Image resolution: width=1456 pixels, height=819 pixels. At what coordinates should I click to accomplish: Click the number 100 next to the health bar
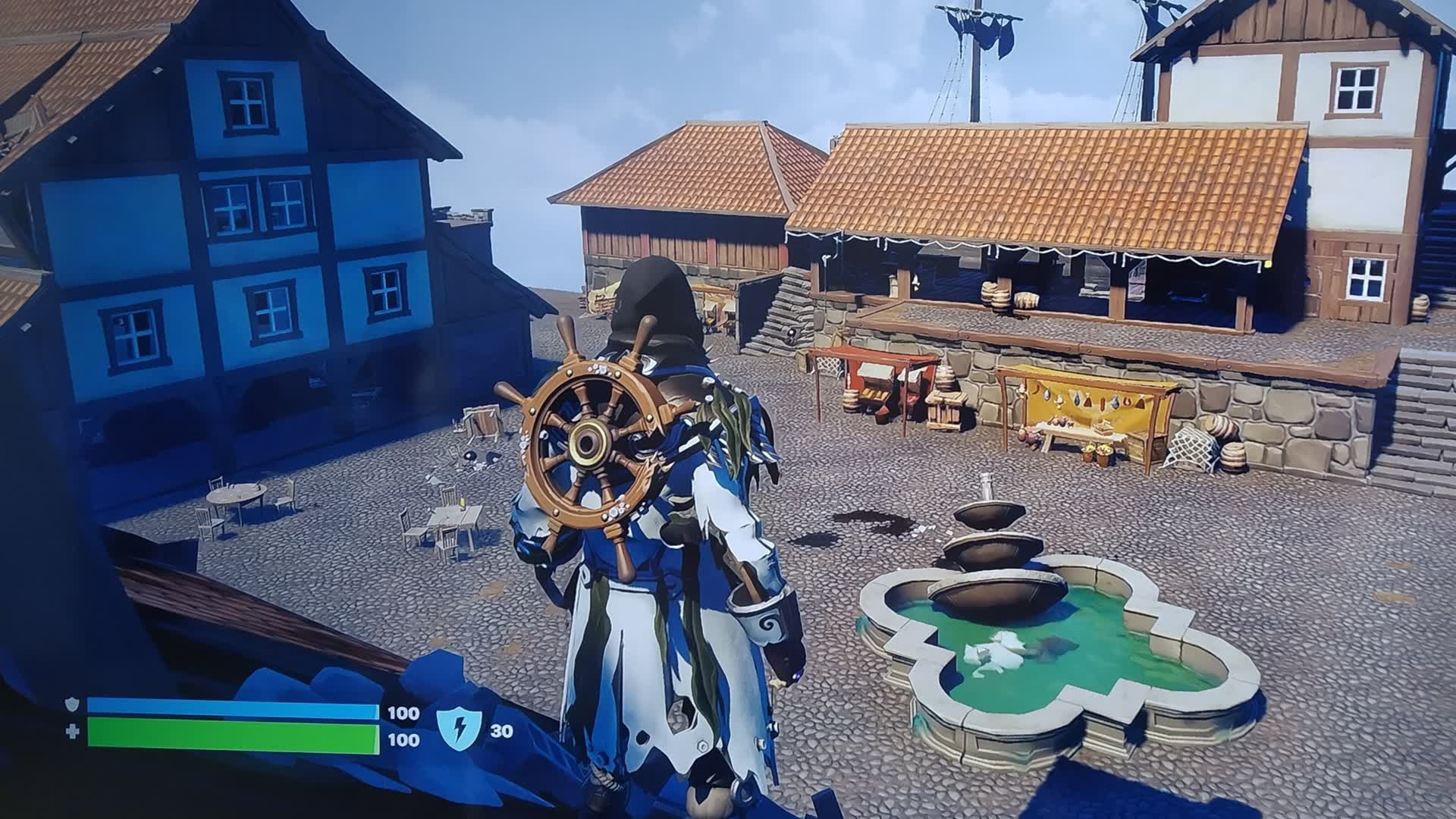[x=403, y=739]
